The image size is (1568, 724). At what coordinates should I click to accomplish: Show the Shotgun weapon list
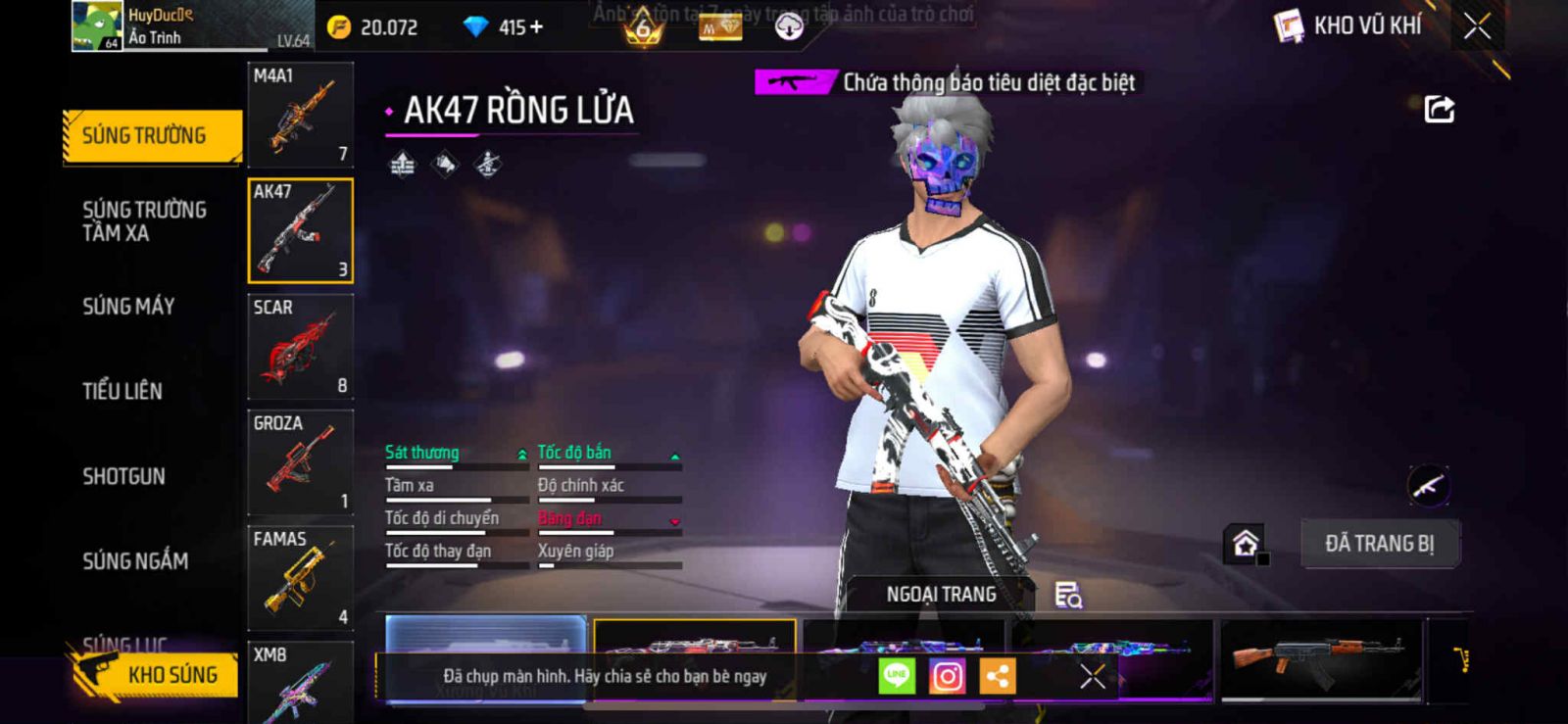point(123,476)
